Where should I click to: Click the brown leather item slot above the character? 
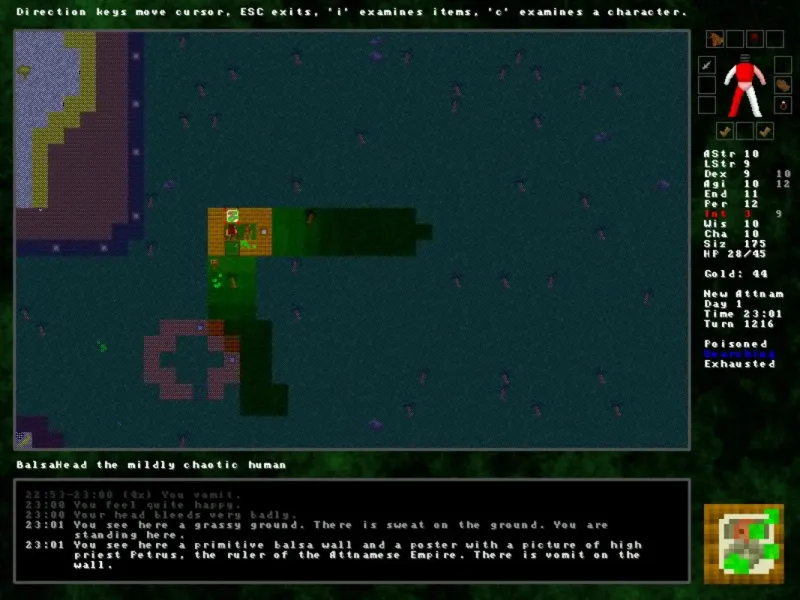715,39
